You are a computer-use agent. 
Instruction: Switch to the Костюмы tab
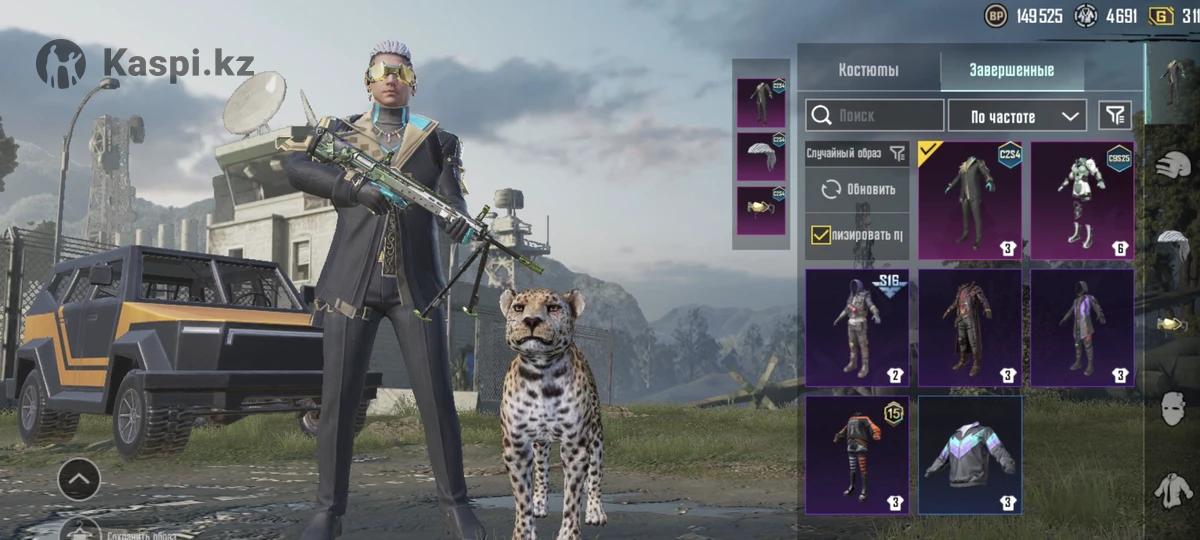[x=868, y=70]
